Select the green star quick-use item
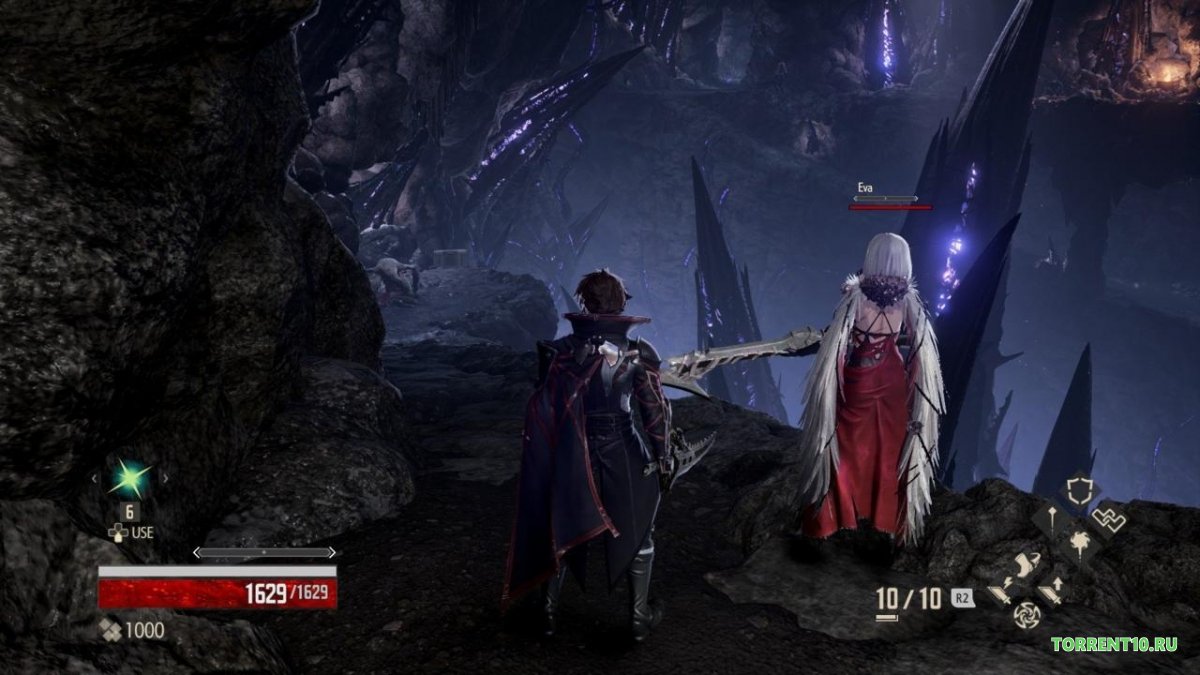The height and width of the screenshot is (675, 1200). point(130,478)
